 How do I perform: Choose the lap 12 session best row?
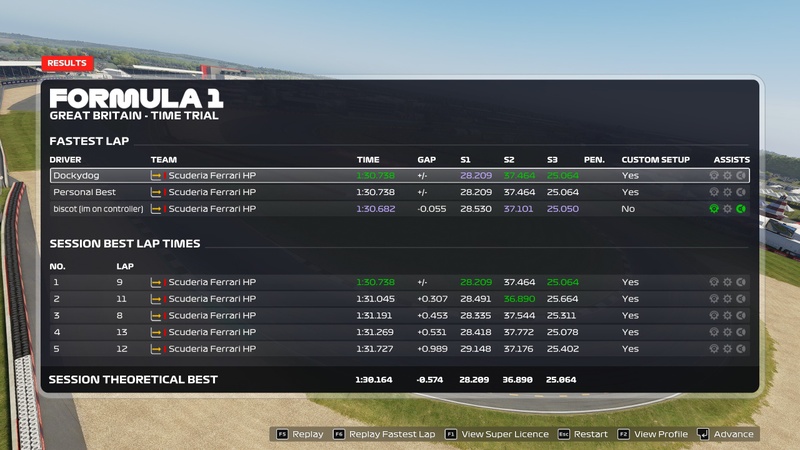pos(400,349)
